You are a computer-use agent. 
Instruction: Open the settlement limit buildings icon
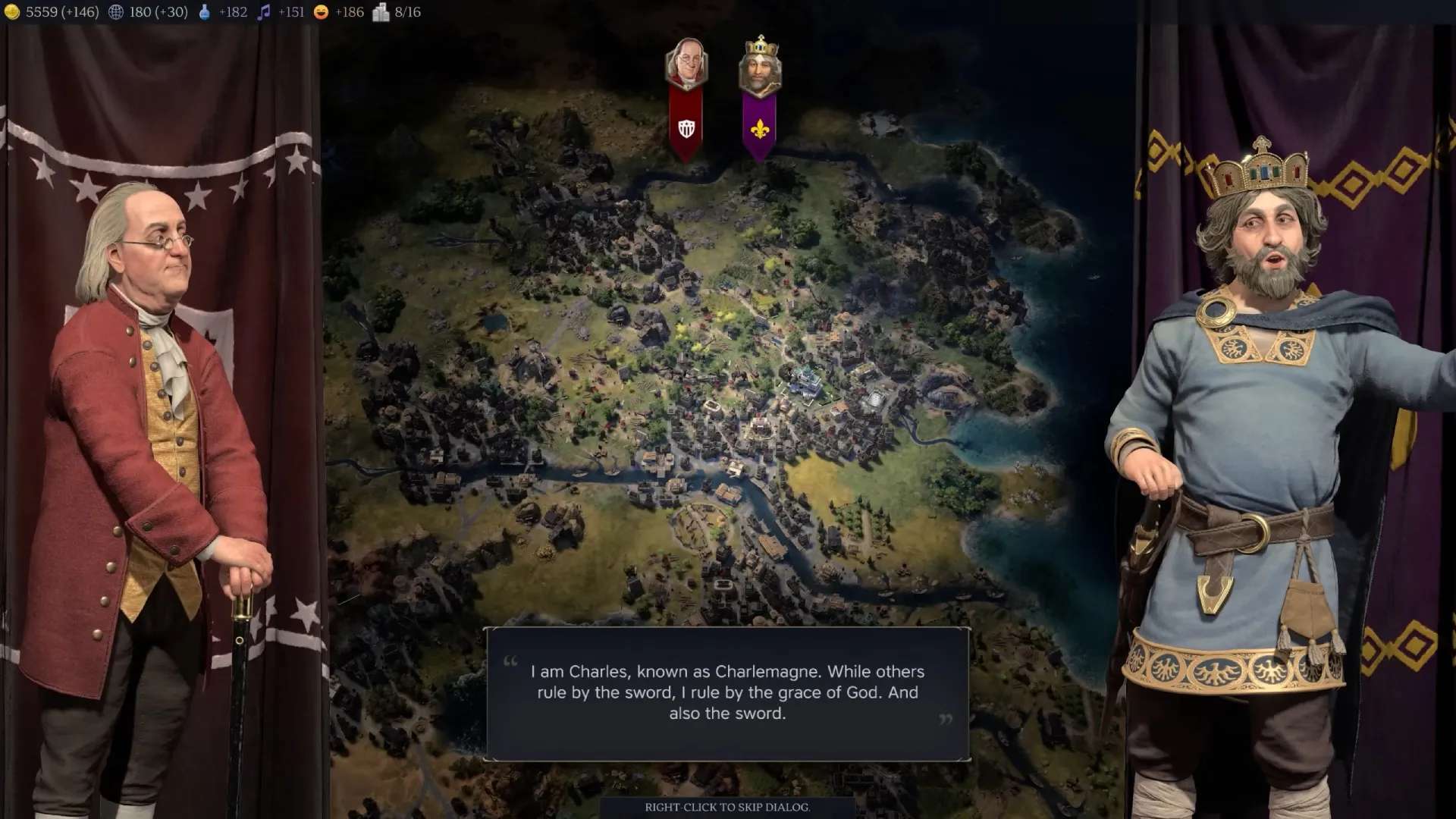click(381, 12)
